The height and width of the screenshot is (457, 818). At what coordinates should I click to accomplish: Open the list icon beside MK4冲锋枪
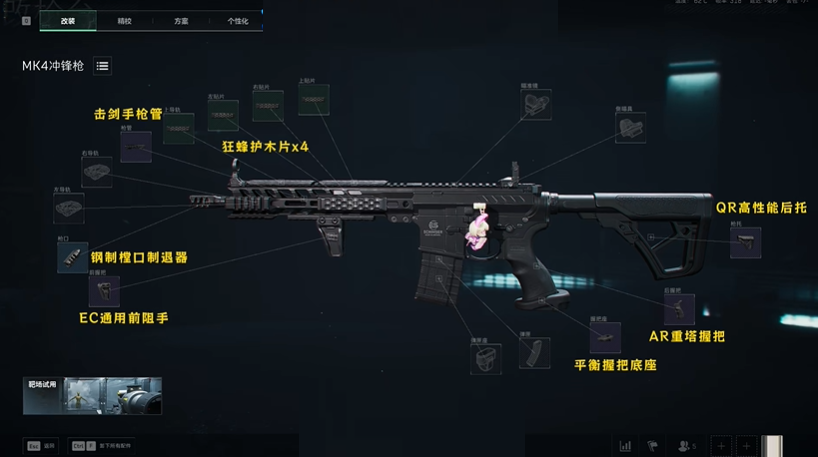tap(103, 66)
